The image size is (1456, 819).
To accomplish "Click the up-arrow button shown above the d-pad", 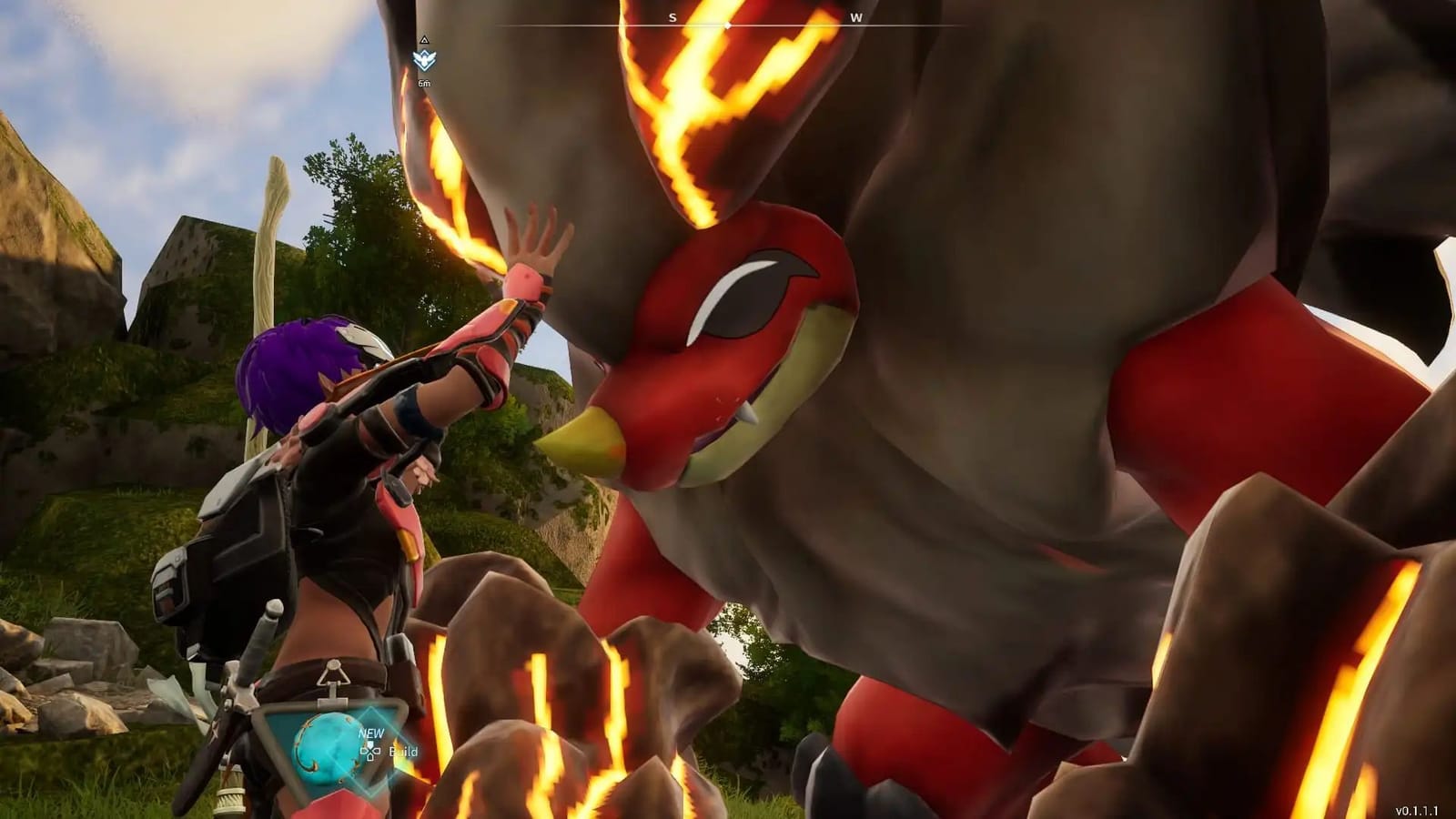I will [371, 743].
